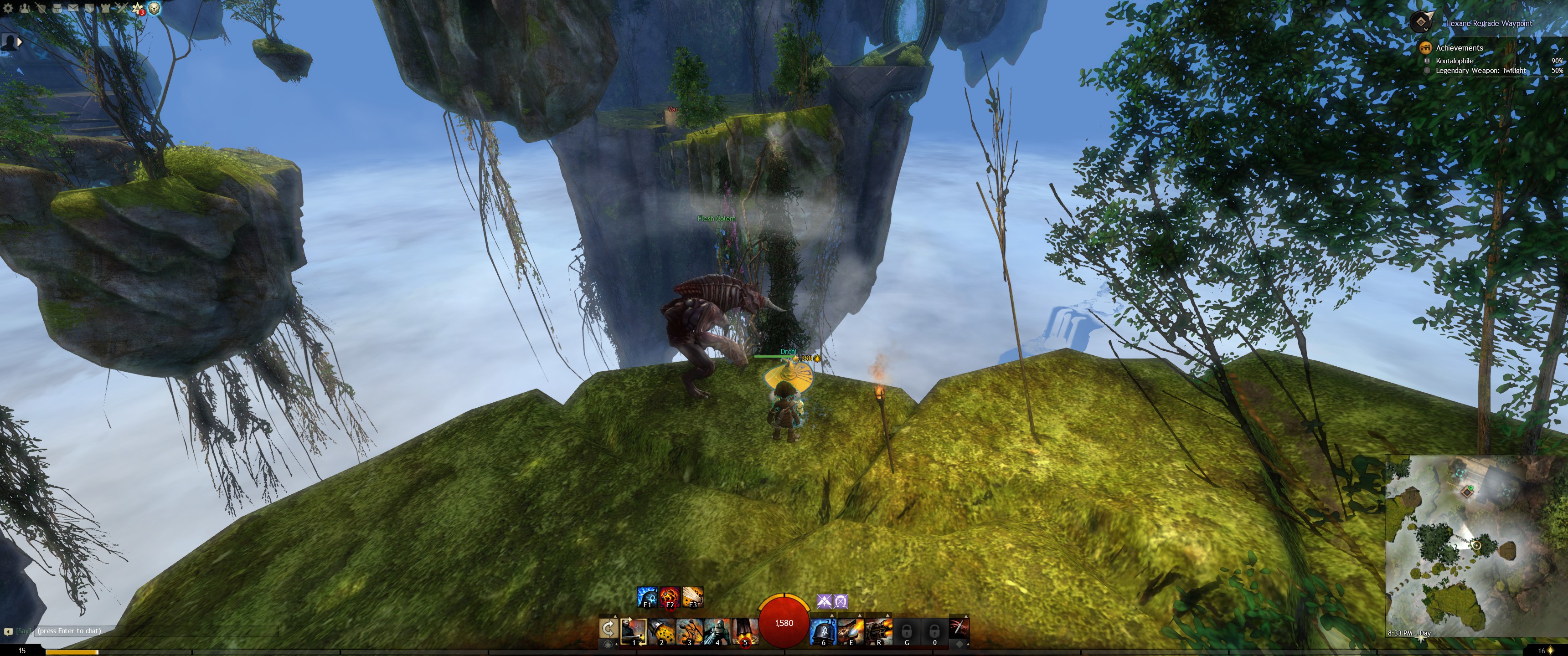Expand the party portrait panel arrow
The height and width of the screenshot is (656, 1568).
click(20, 42)
